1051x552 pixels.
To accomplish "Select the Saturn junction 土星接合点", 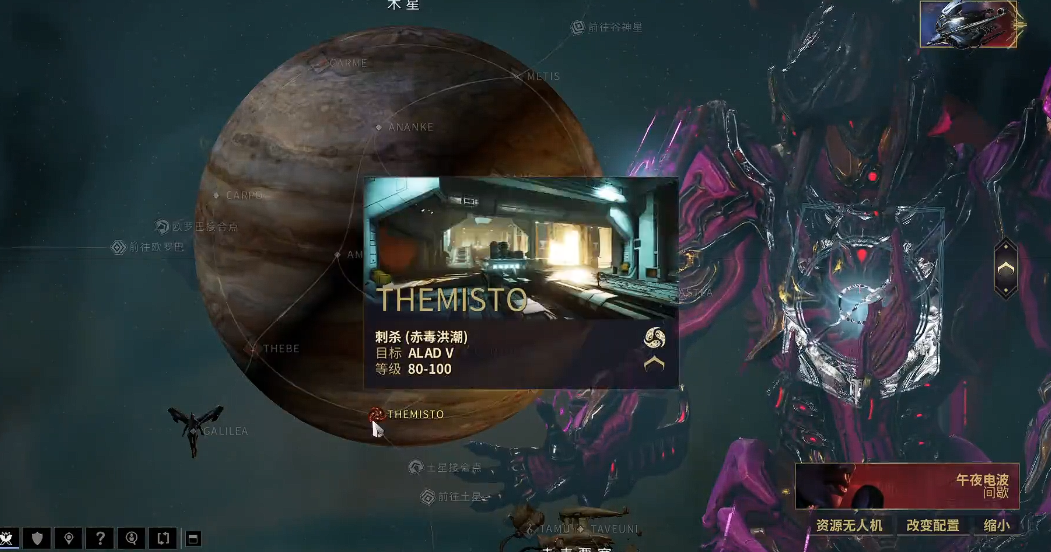I will [416, 467].
